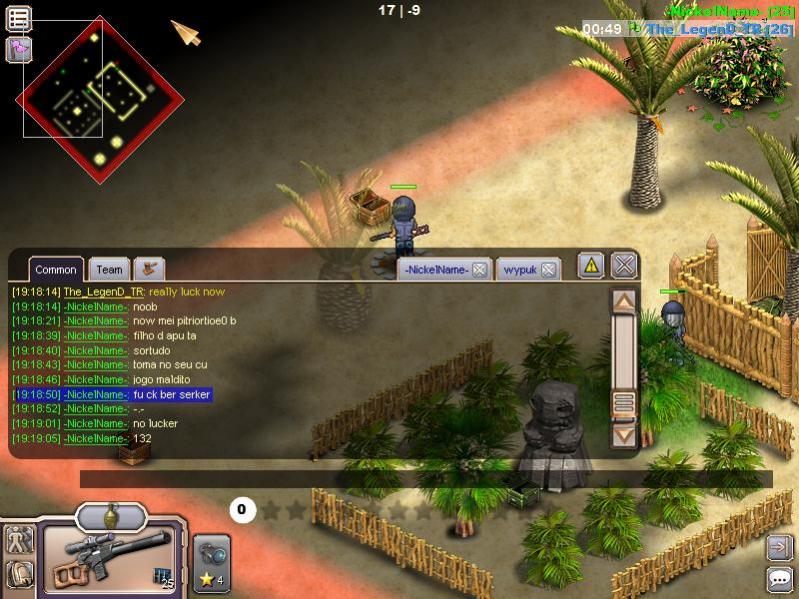Close the chat window
Viewport: 799px width, 599px height.
[624, 265]
